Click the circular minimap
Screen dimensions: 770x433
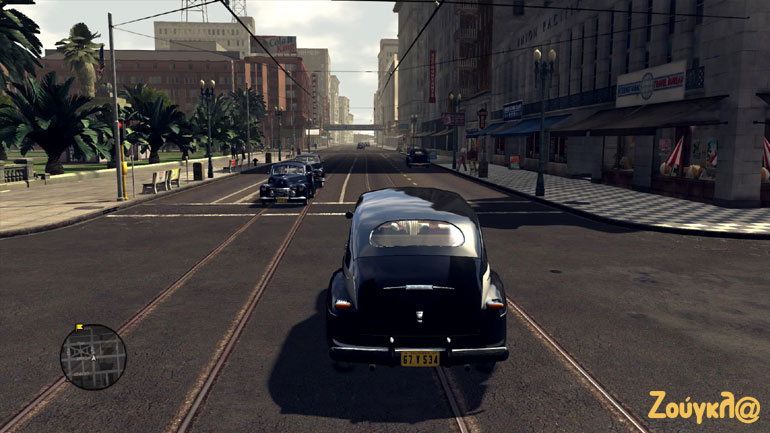(x=93, y=357)
